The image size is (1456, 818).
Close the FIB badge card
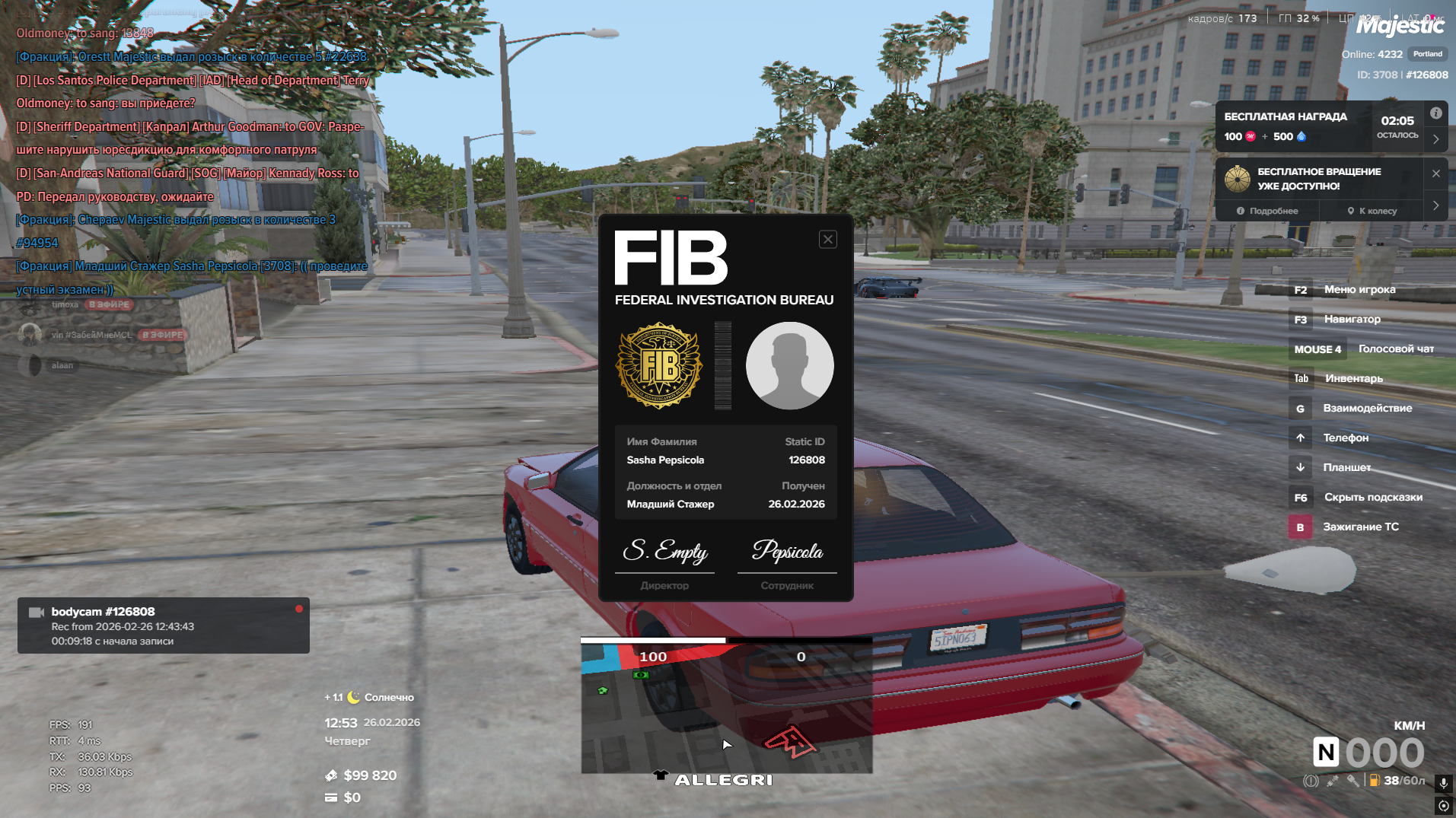(827, 240)
